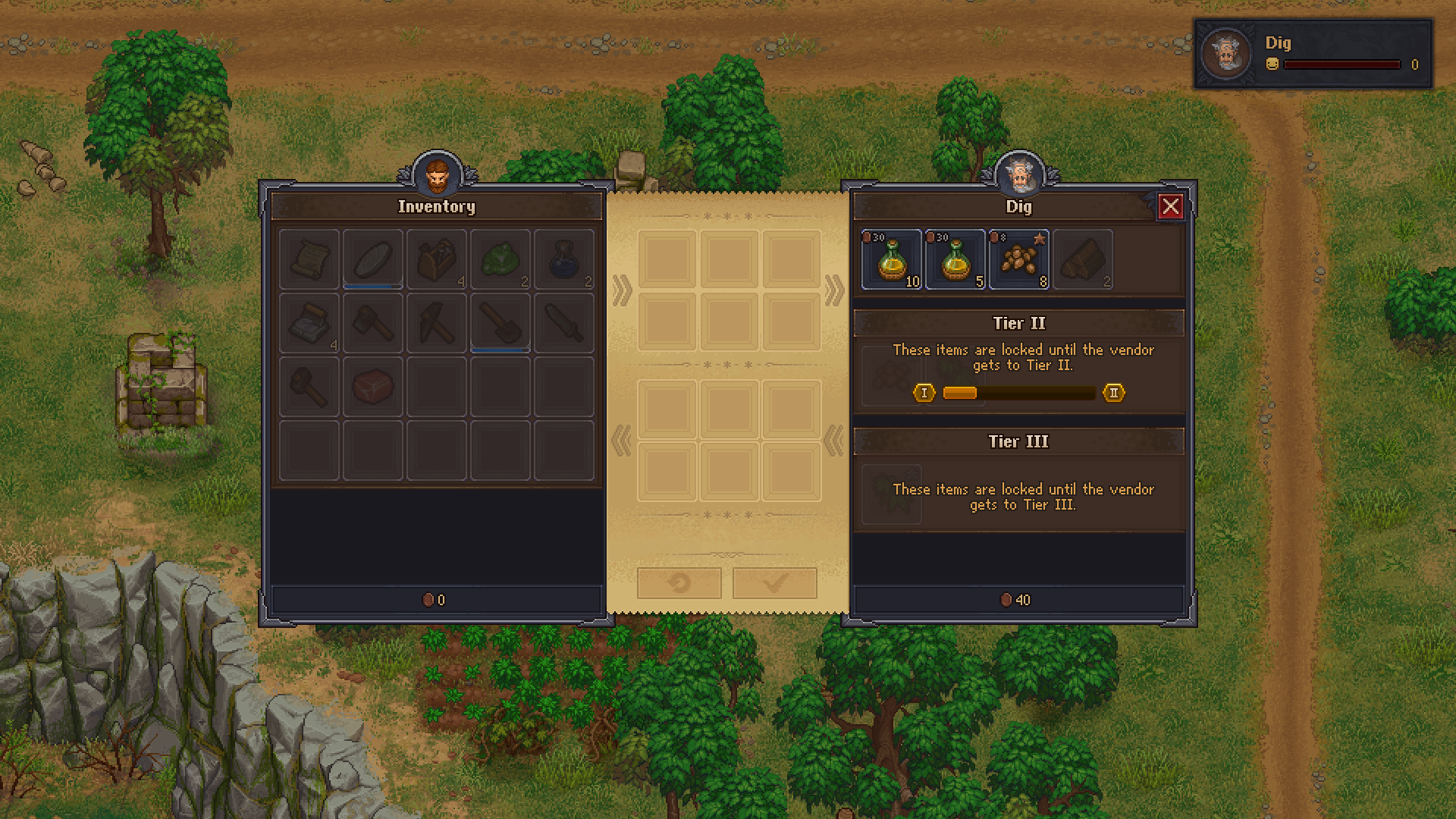Select the red meat chunk in inventory

point(373,388)
